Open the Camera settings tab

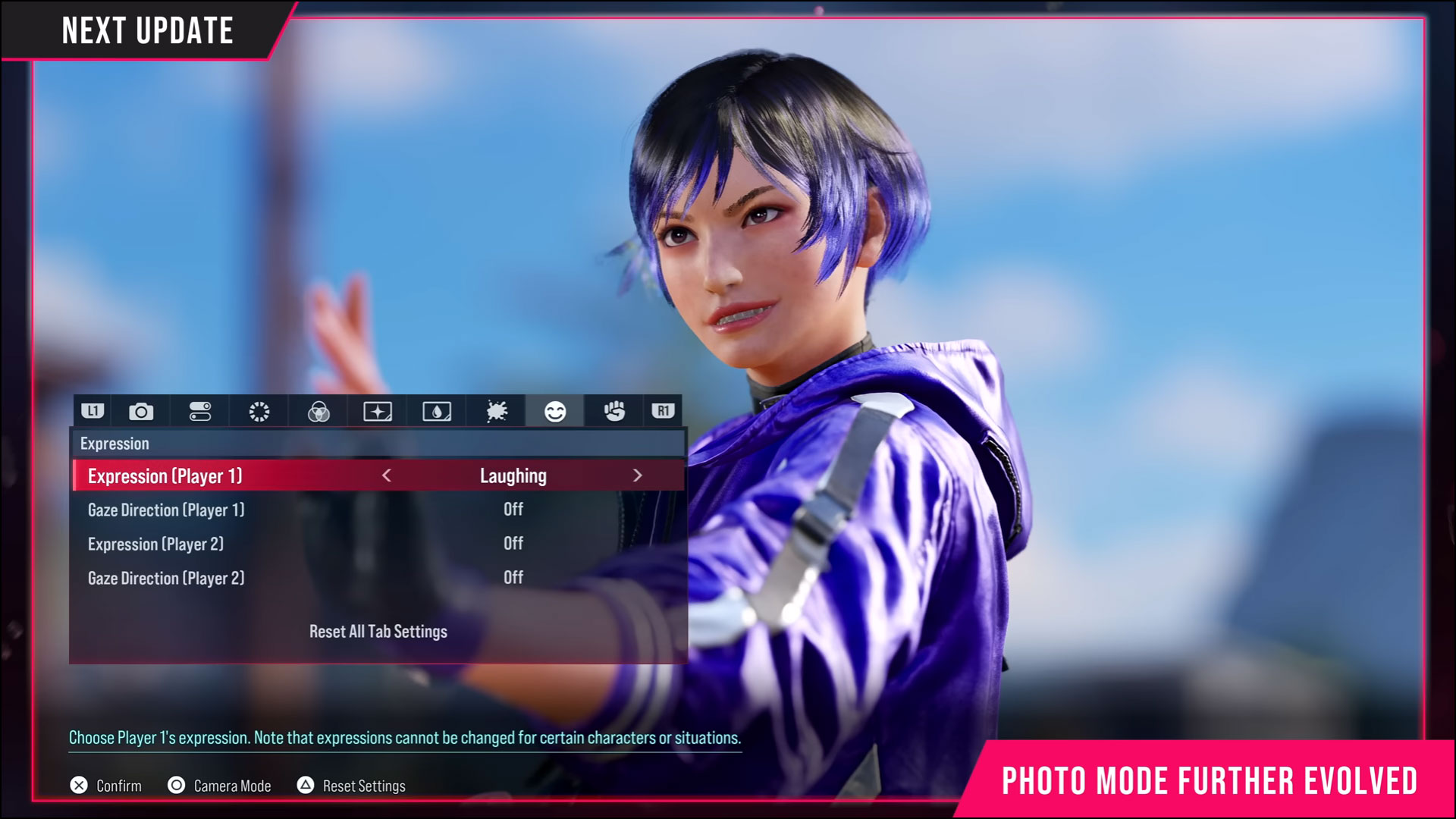tap(141, 411)
